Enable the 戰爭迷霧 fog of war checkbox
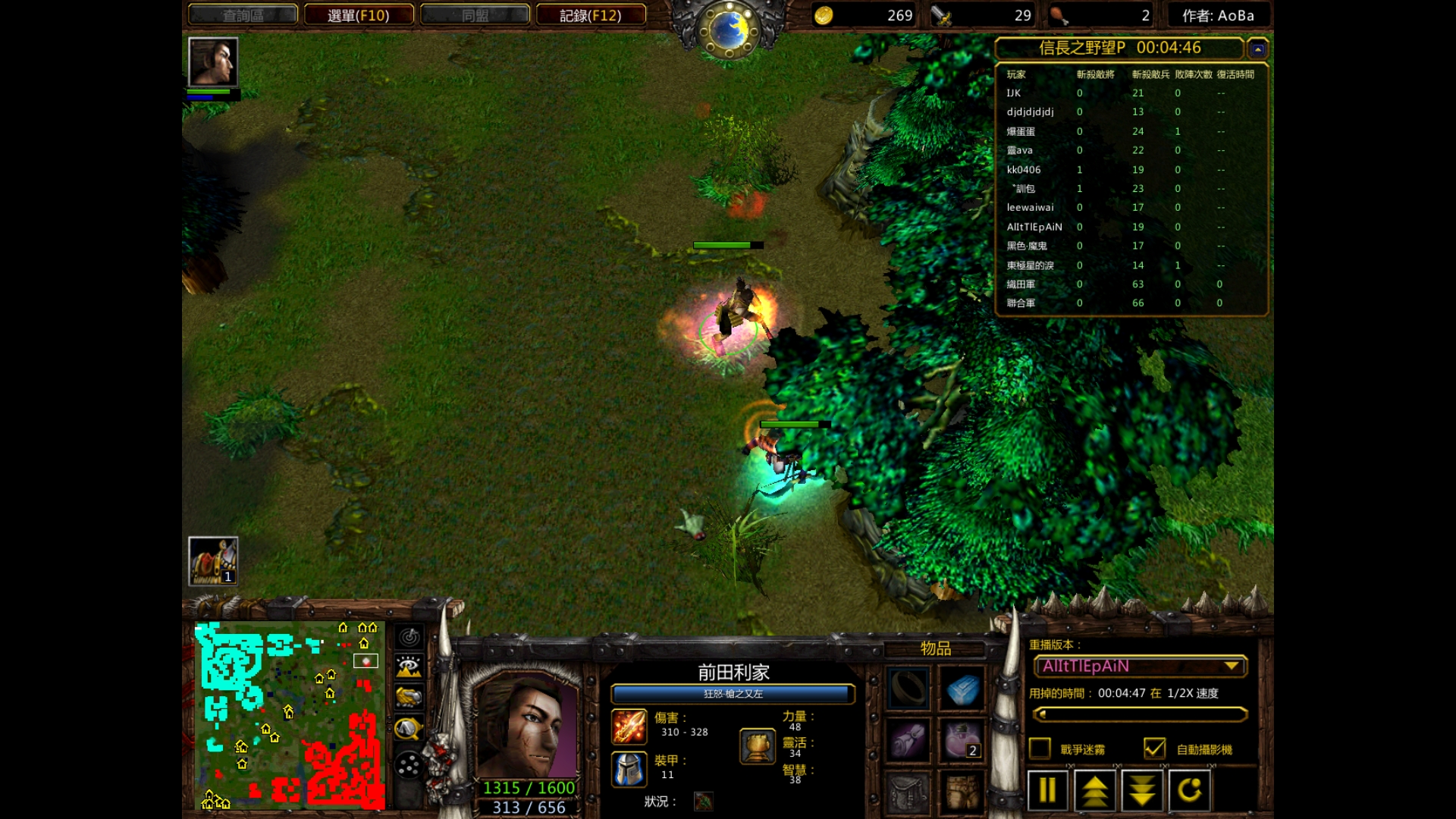This screenshot has height=819, width=1456. coord(1040,748)
